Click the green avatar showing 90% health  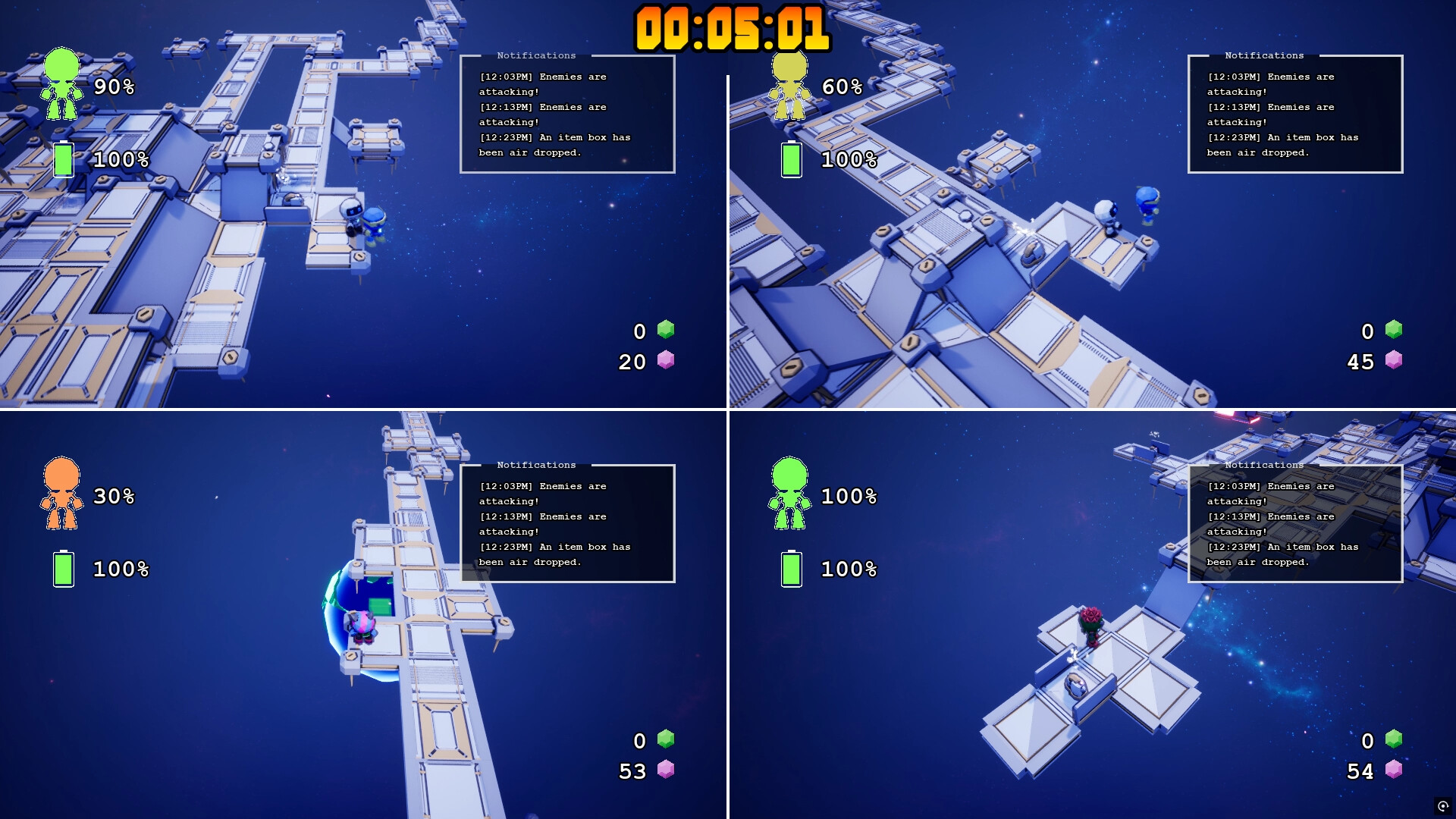pos(62,85)
